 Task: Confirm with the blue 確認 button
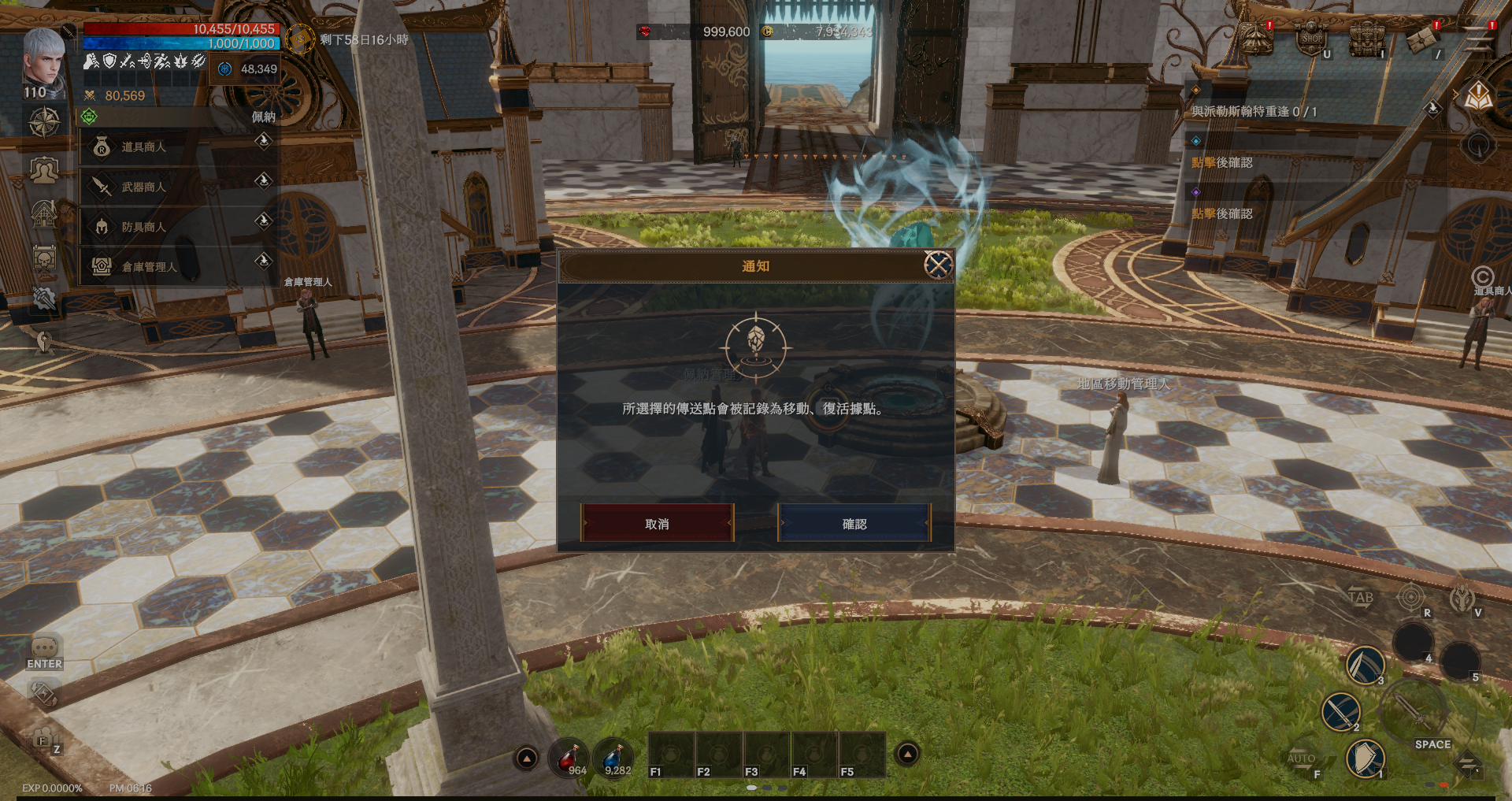tap(854, 524)
